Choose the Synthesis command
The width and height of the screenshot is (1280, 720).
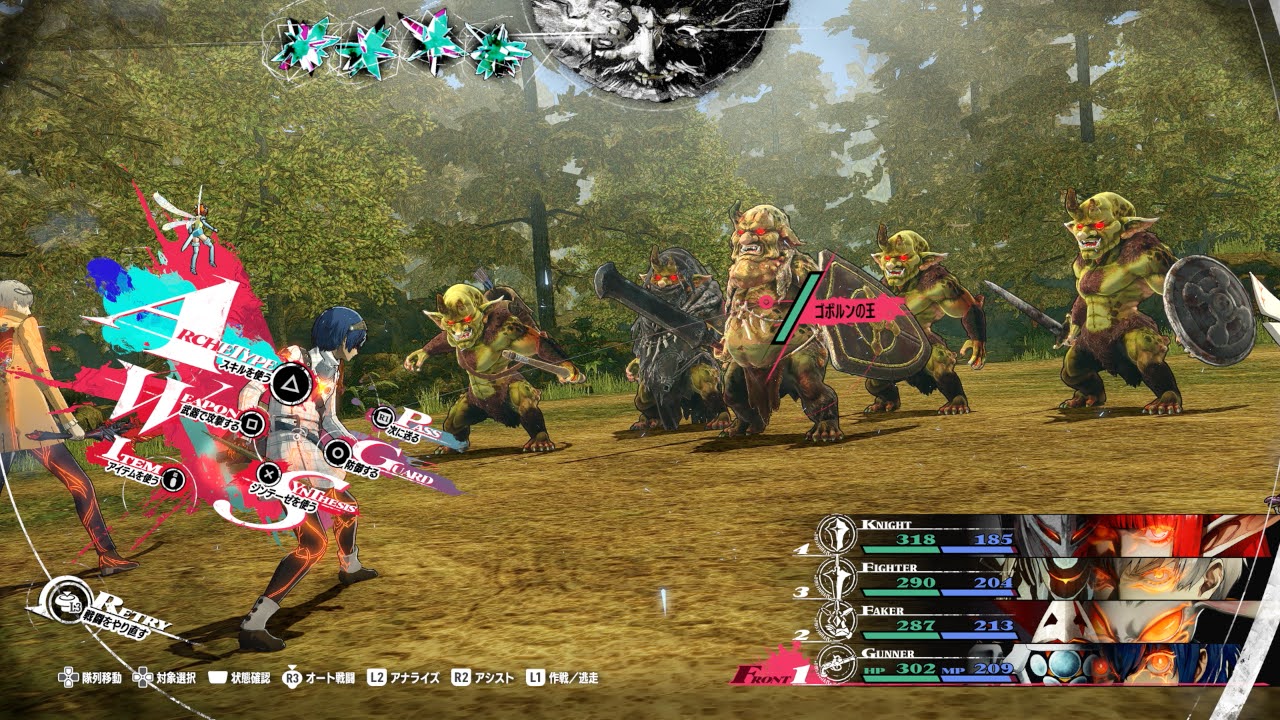coord(268,473)
